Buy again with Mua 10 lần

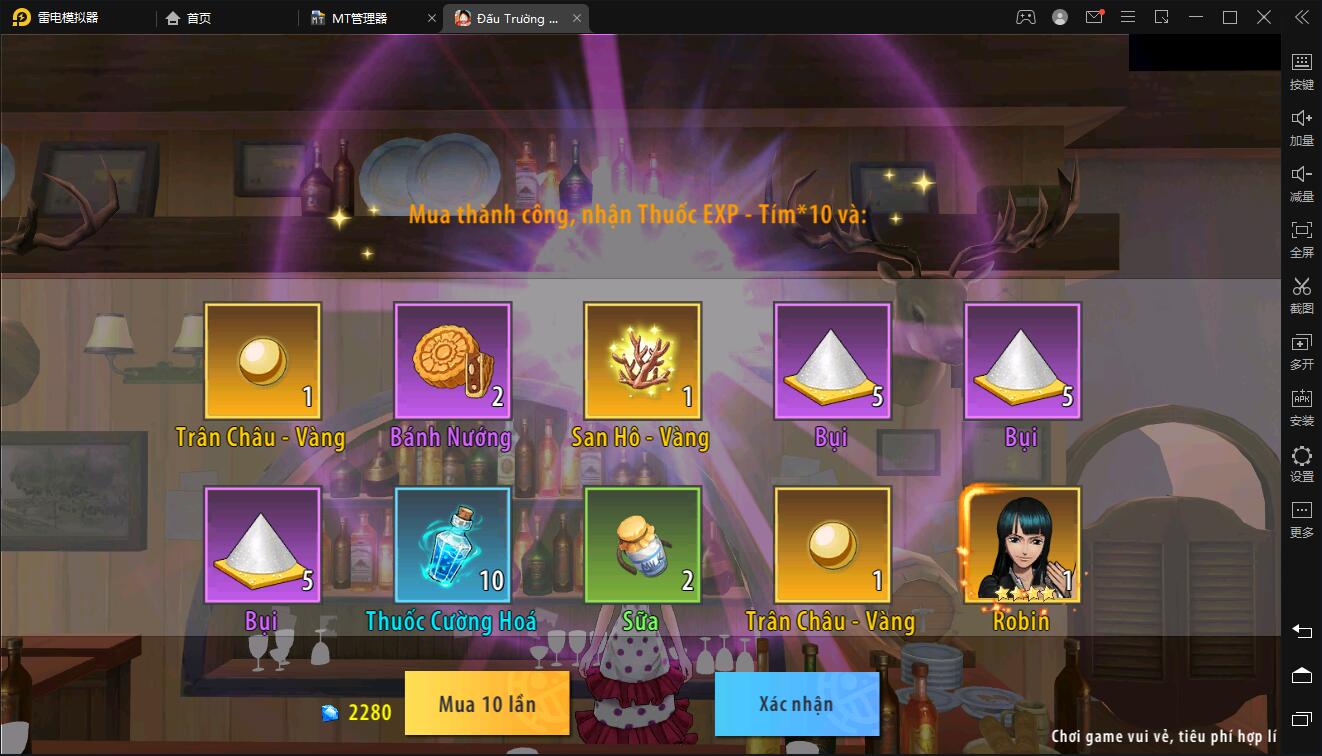[487, 703]
